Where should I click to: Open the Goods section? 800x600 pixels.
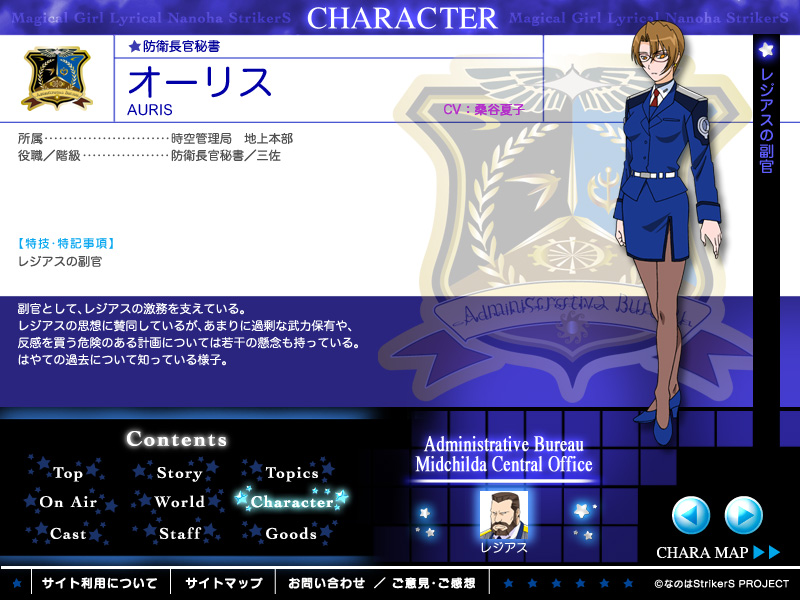pyautogui.click(x=291, y=533)
